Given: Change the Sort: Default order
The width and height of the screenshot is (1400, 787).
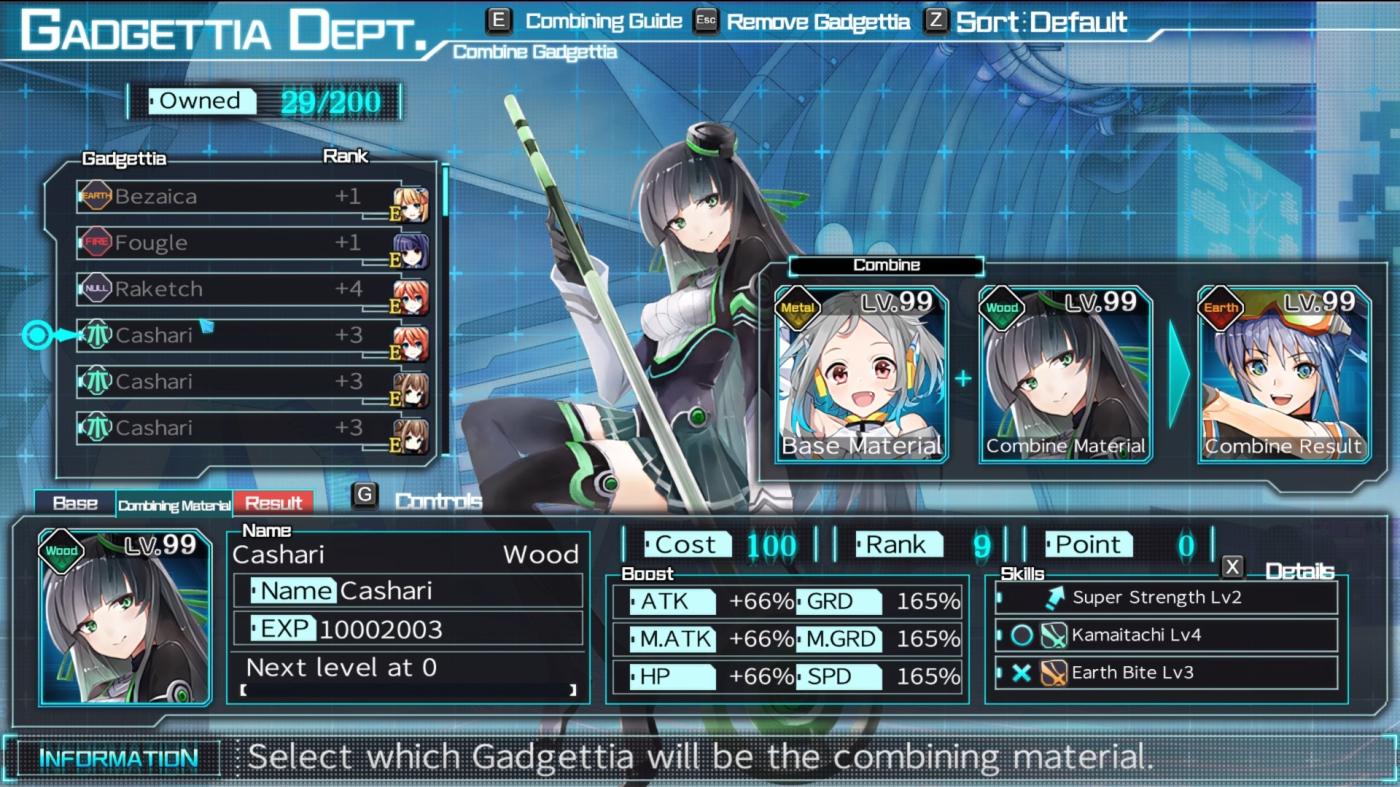Looking at the screenshot, I should pos(1041,21).
